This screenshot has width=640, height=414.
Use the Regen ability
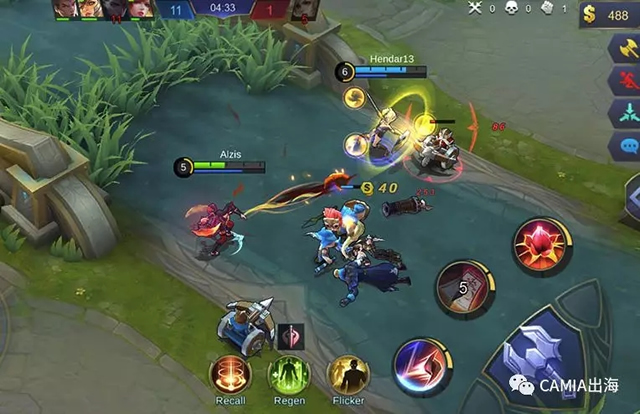(288, 376)
